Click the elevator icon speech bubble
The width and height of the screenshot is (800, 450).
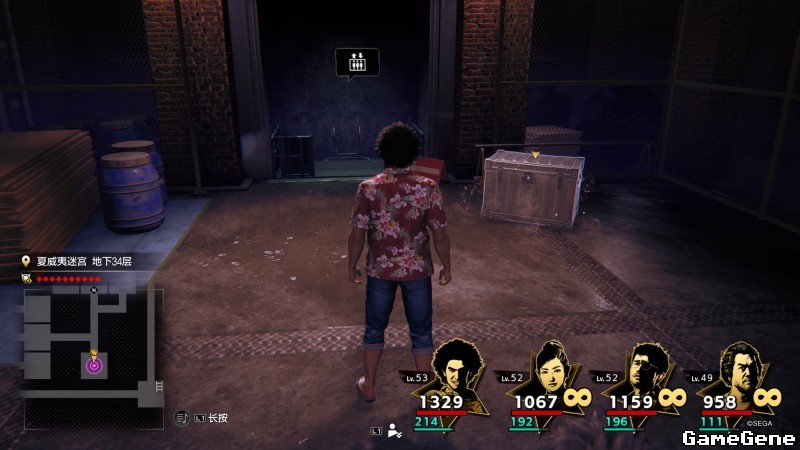click(357, 62)
